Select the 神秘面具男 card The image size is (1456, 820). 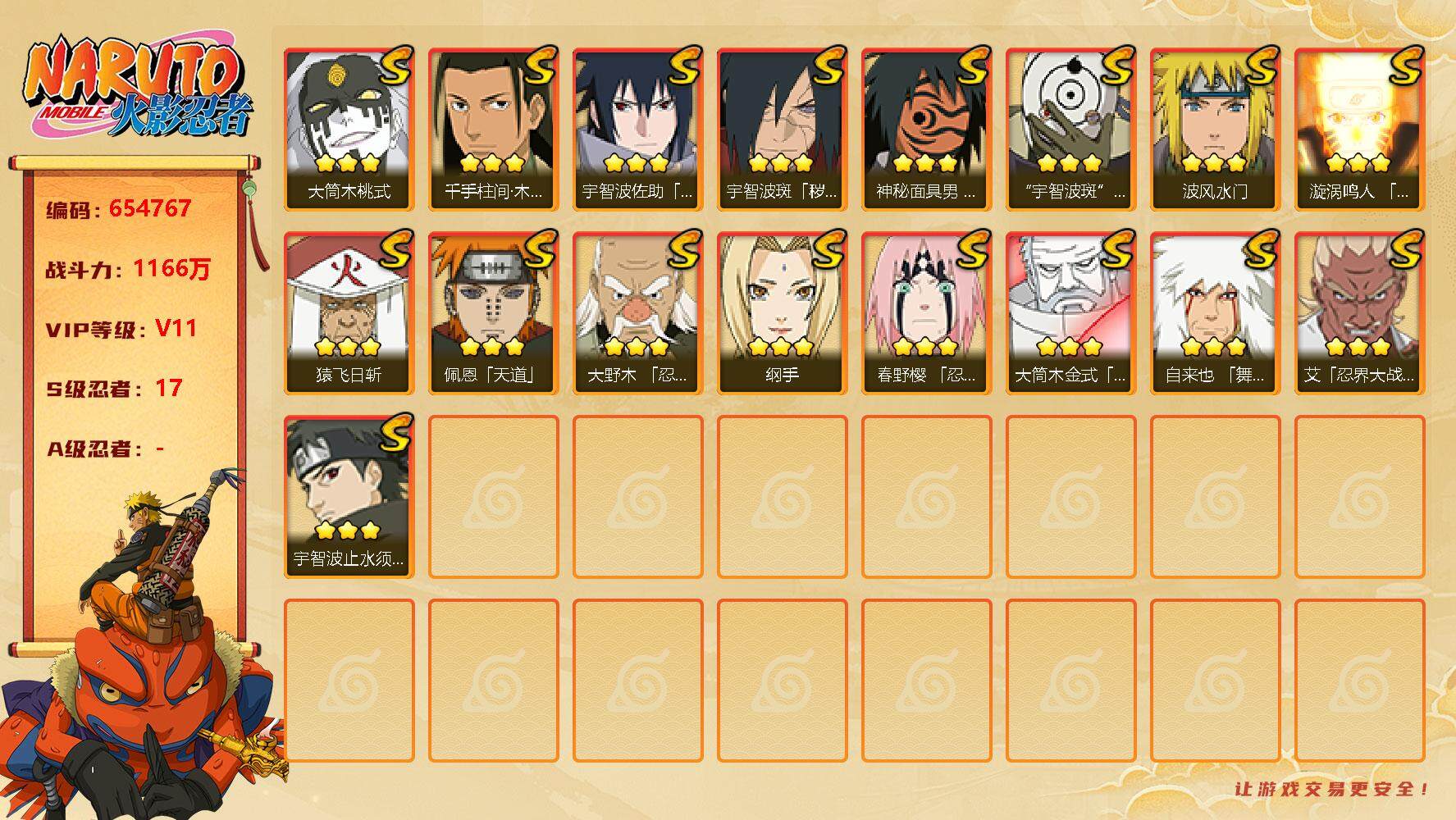pos(926,129)
